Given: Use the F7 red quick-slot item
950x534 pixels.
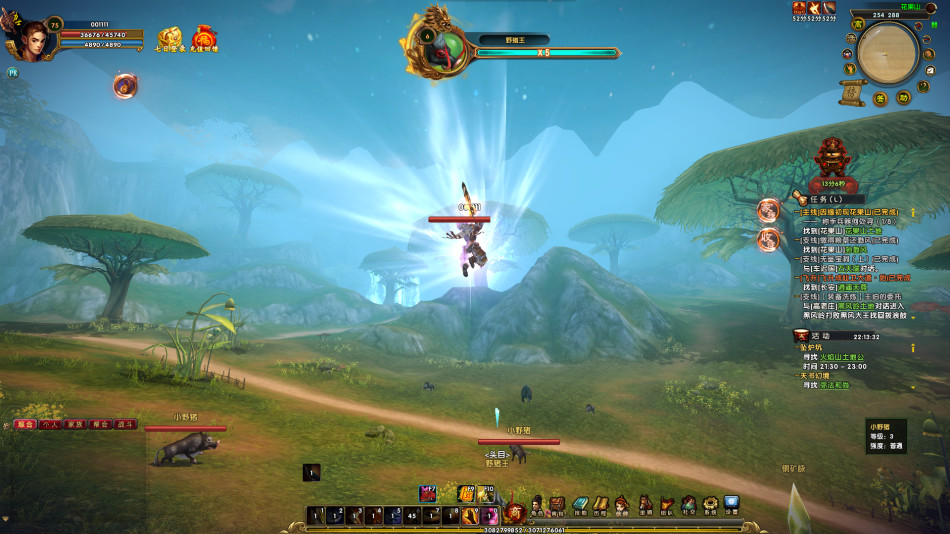Looking at the screenshot, I should click(x=427, y=494).
